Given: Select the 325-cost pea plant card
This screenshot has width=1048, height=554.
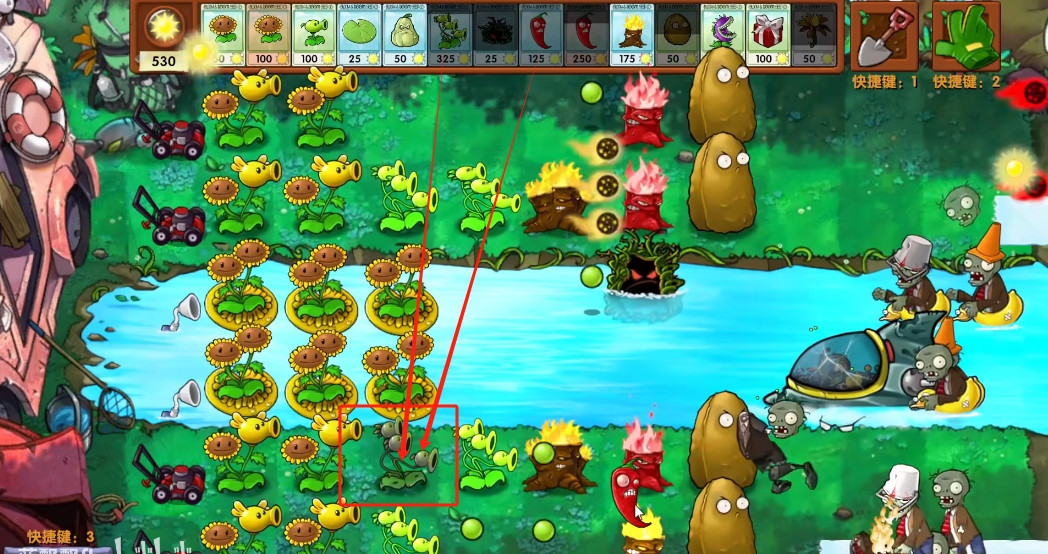Looking at the screenshot, I should point(450,36).
